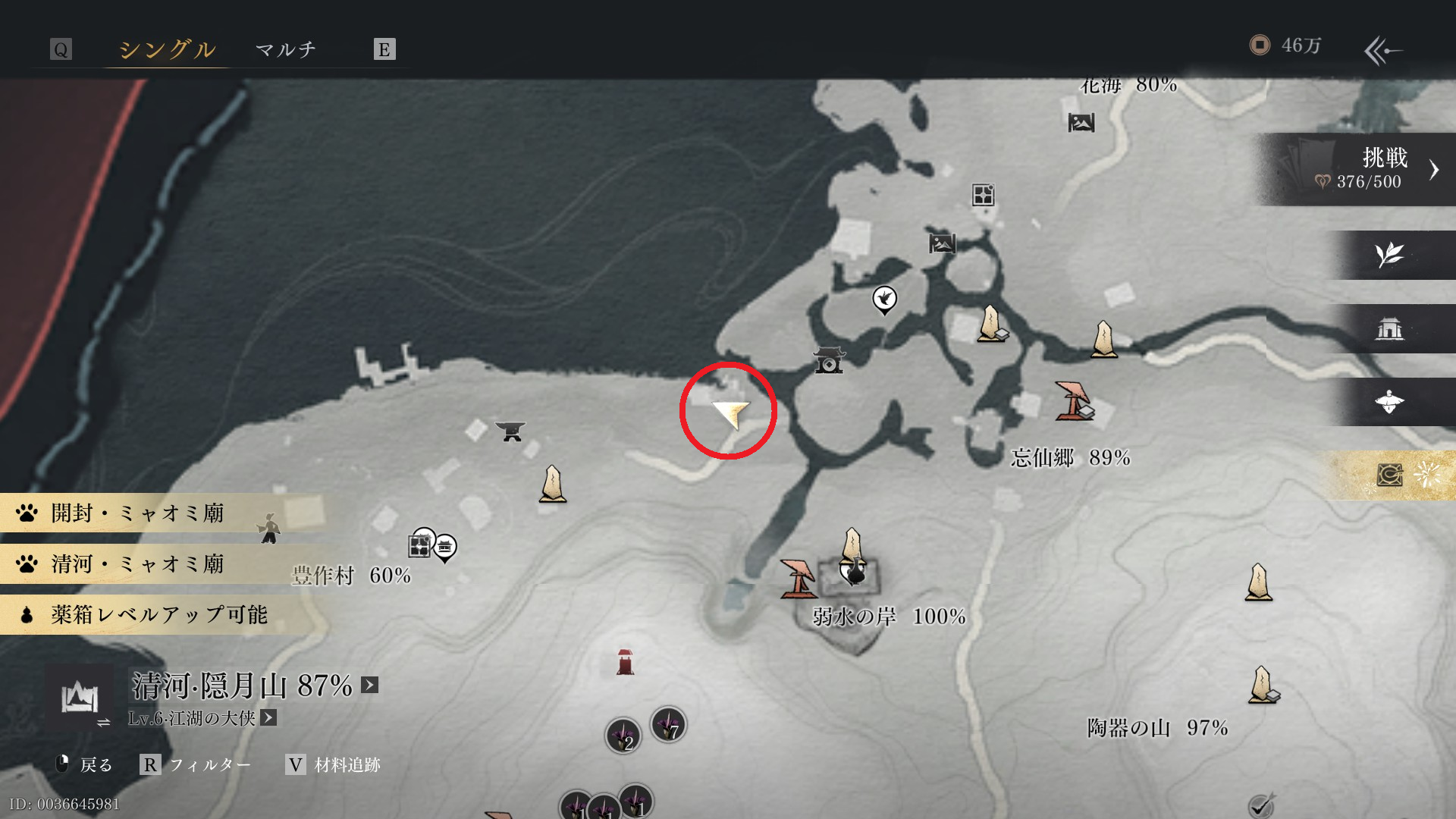Select the 弱水の岸 100% area label

pos(889,617)
